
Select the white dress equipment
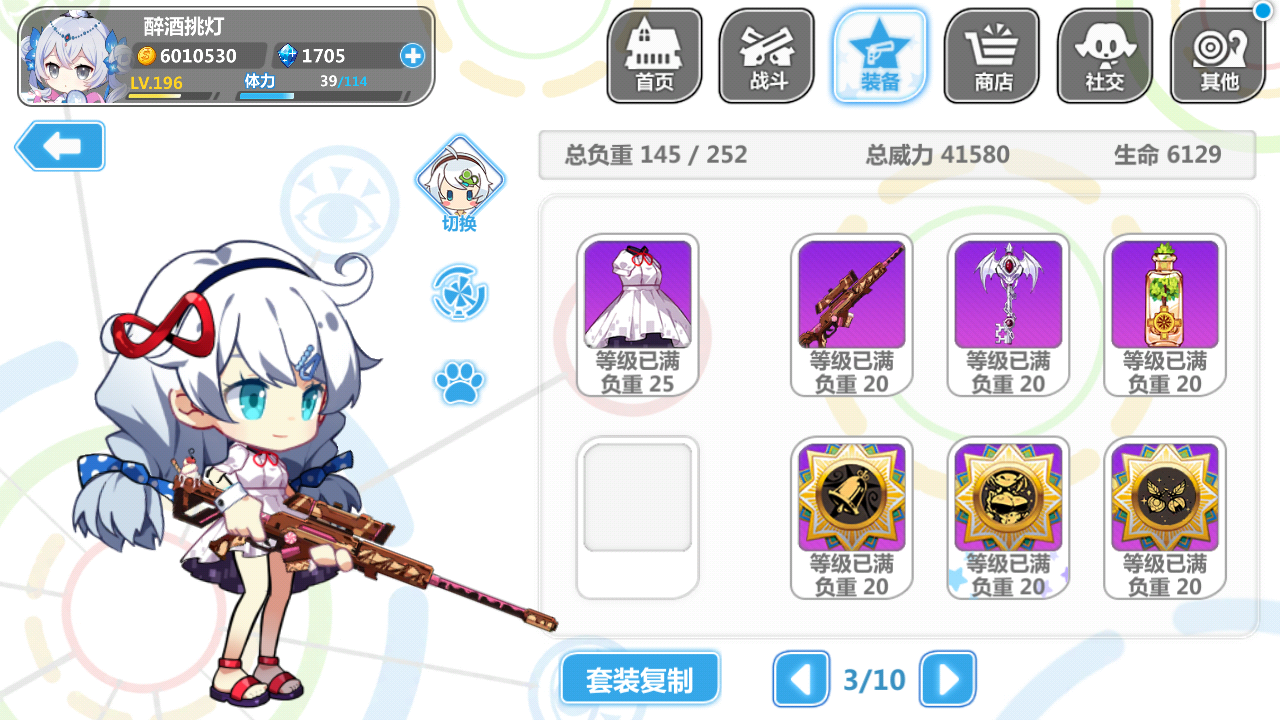(636, 294)
